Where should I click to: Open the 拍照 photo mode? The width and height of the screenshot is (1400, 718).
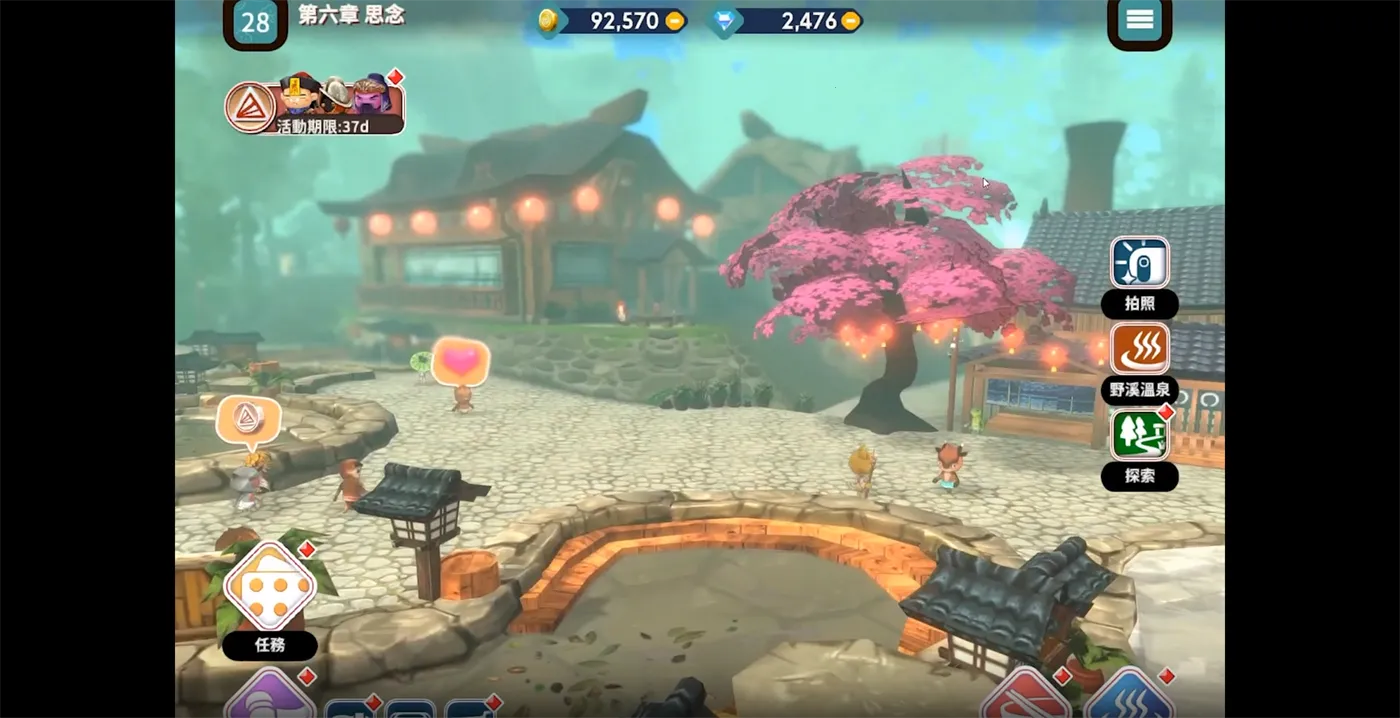1139,264
